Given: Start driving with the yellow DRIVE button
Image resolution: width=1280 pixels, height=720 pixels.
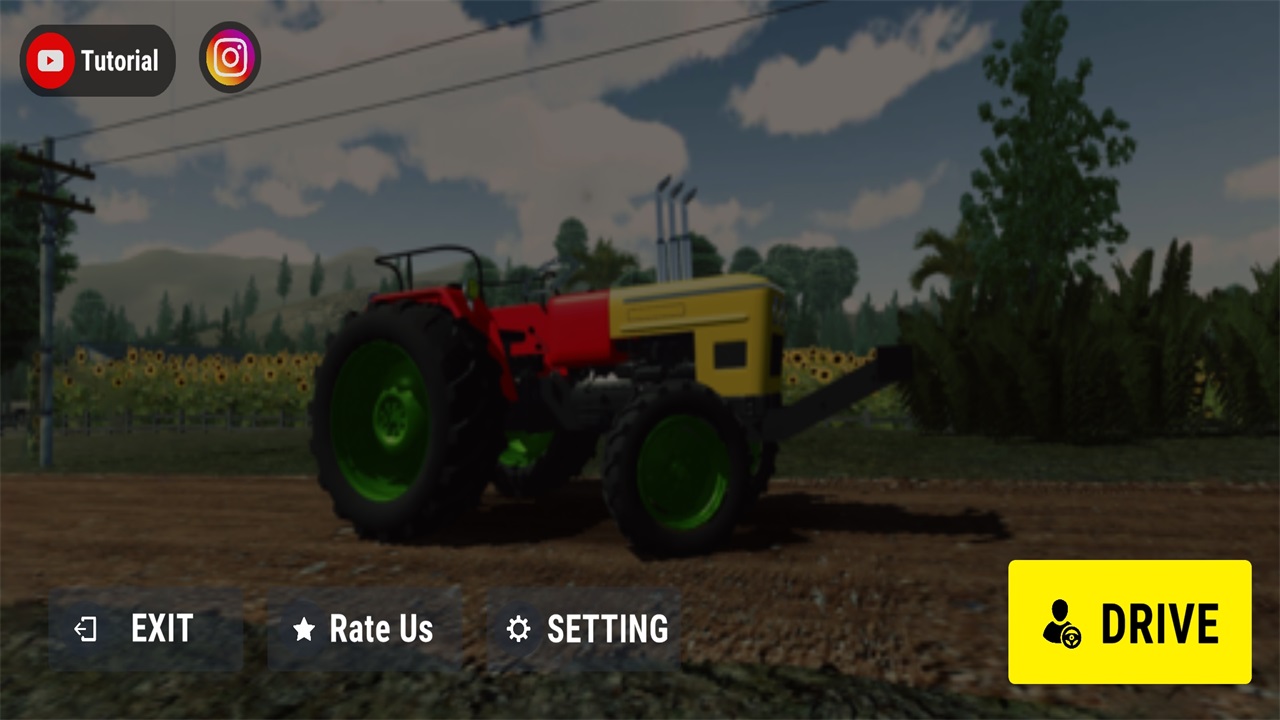Looking at the screenshot, I should [x=1129, y=622].
